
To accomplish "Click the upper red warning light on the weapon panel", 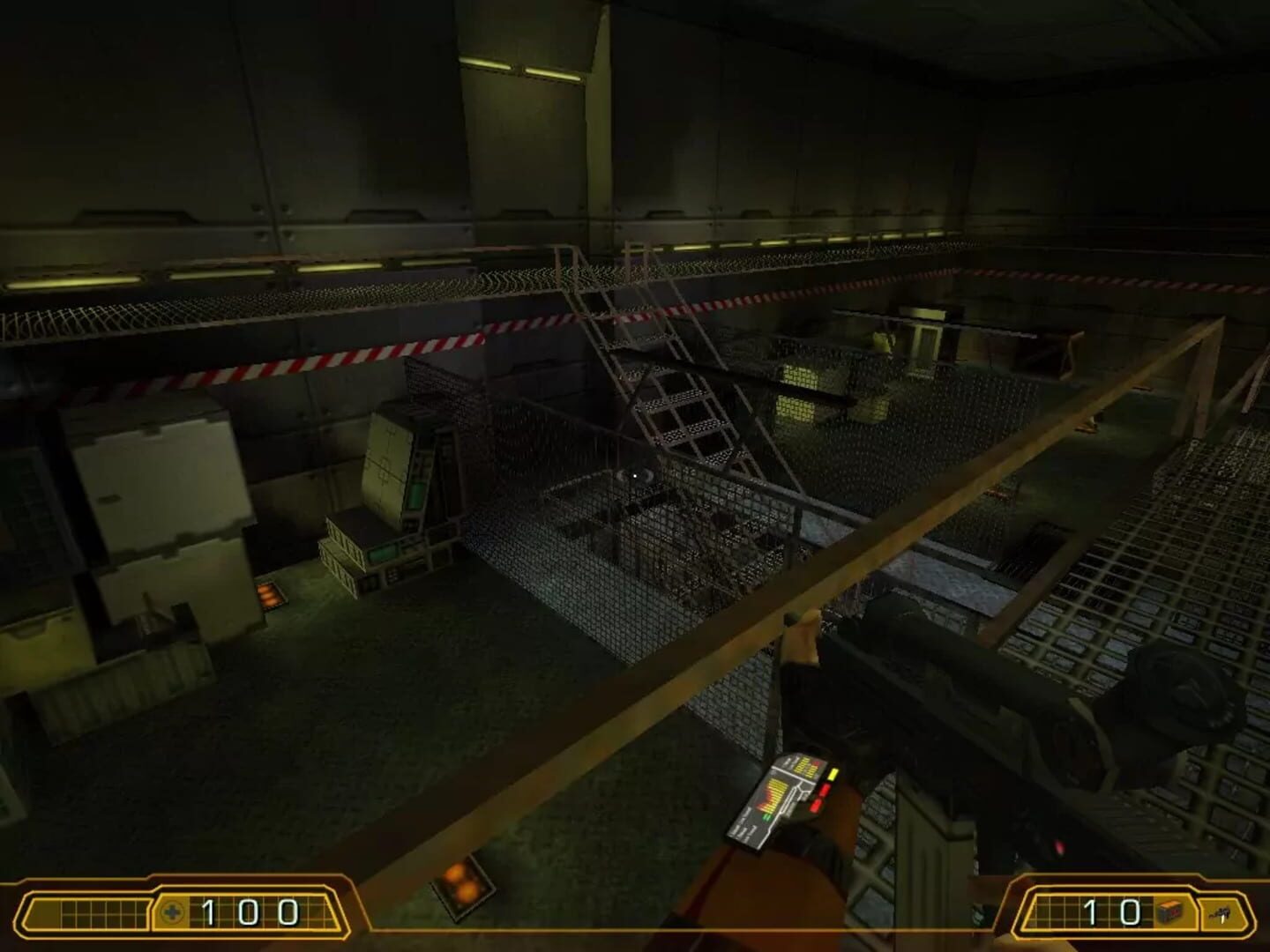I will pyautogui.click(x=825, y=791).
